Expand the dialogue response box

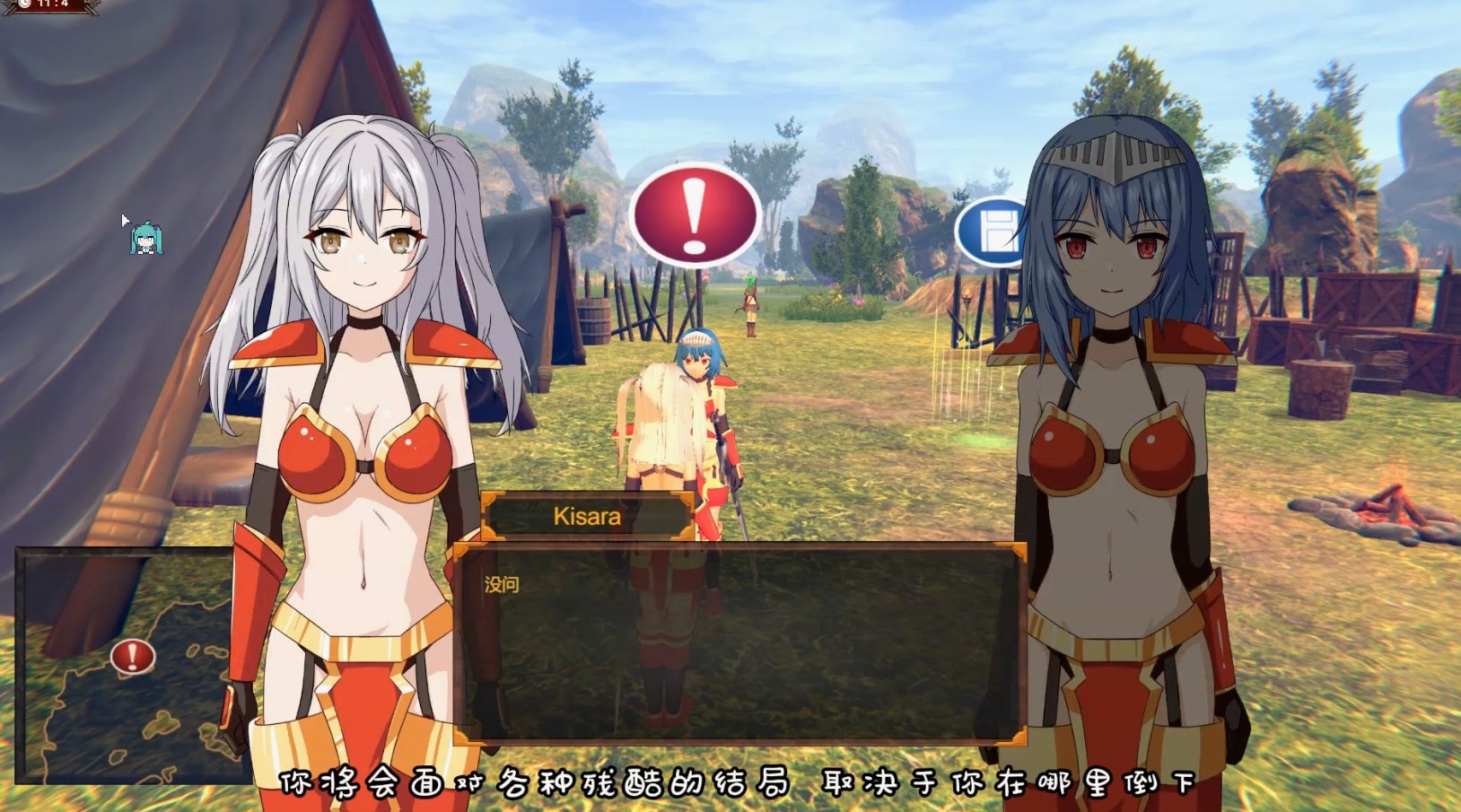tap(736, 646)
